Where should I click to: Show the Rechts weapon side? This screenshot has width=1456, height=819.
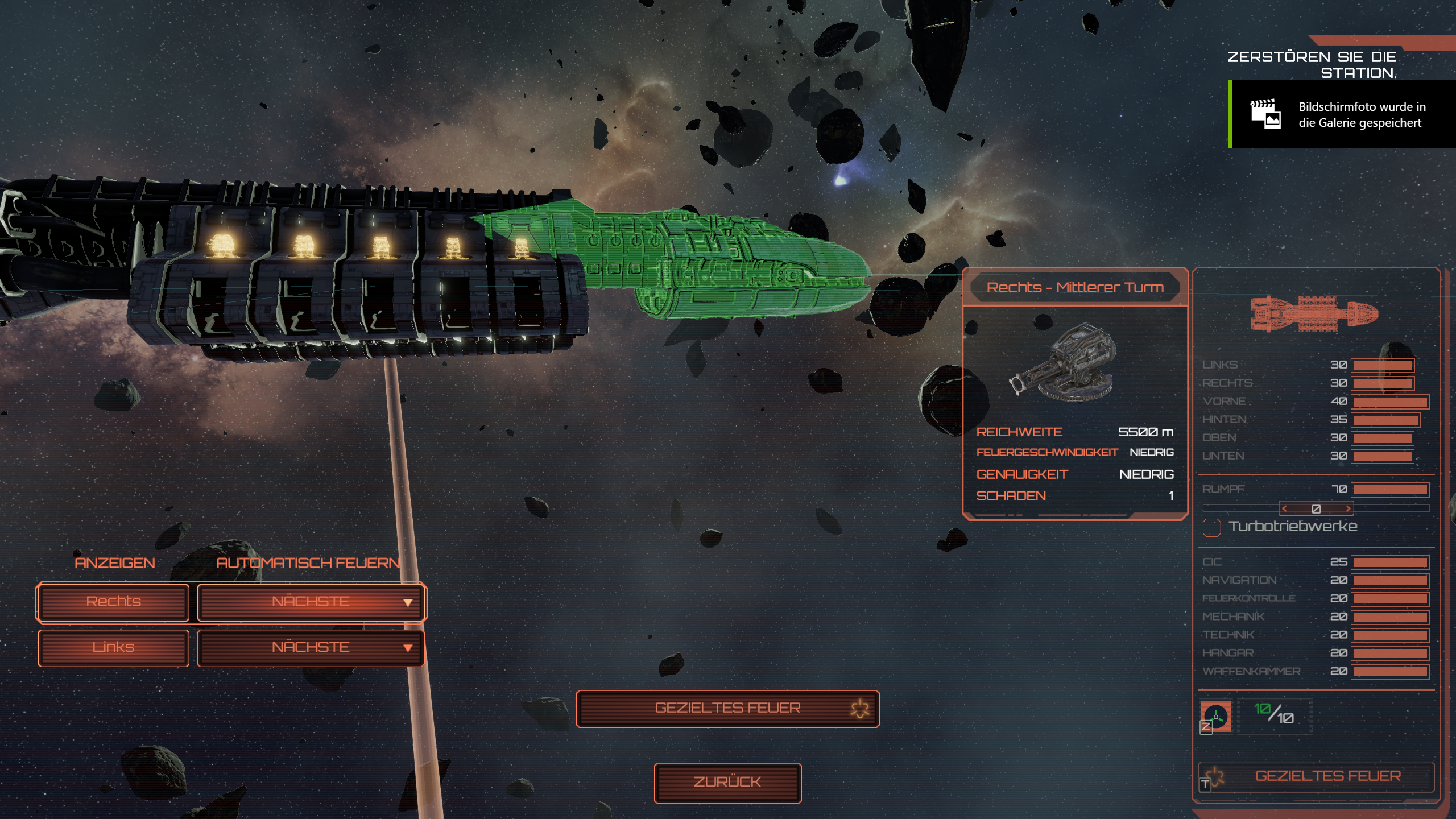point(113,602)
